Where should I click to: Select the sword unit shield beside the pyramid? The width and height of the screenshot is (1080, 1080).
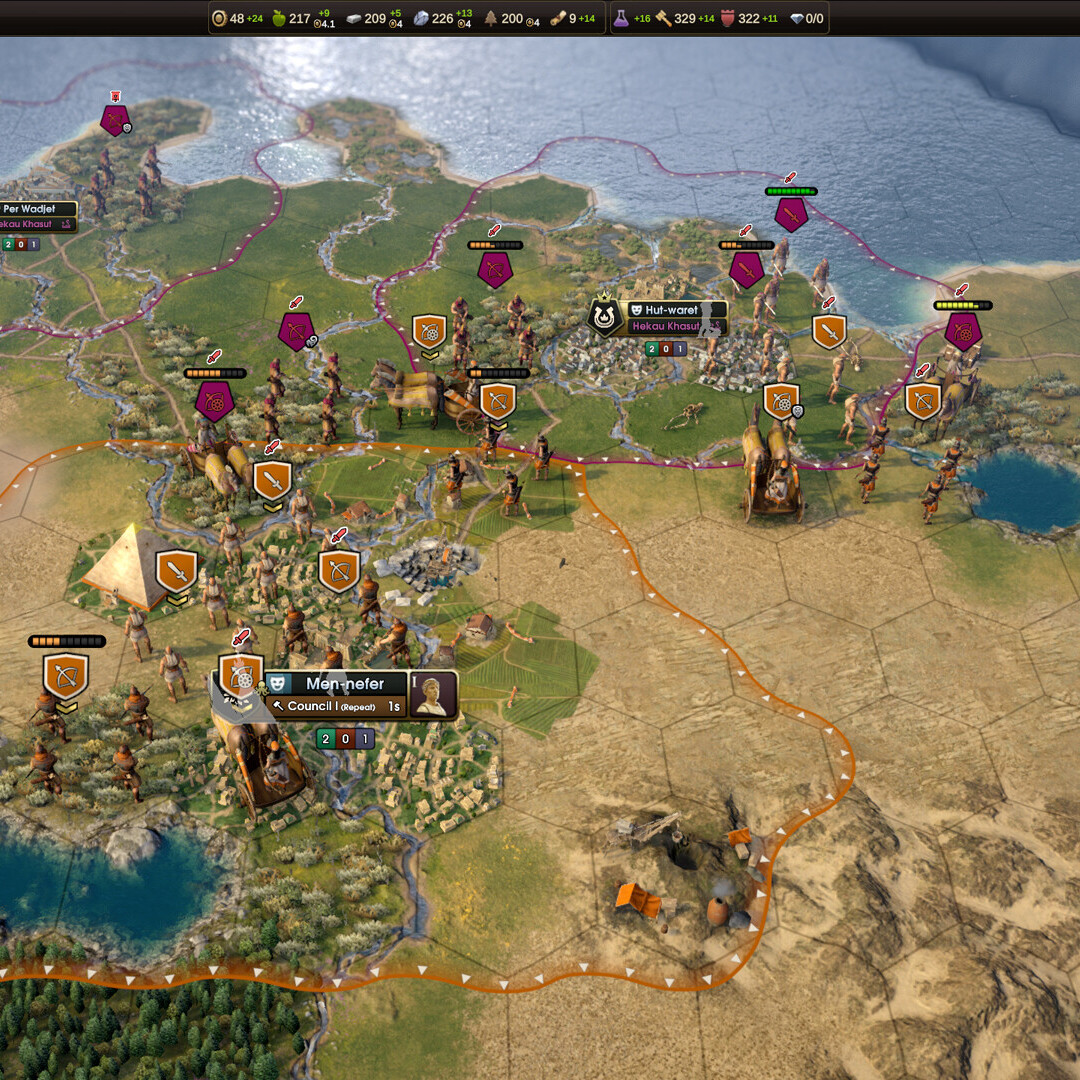pos(177,571)
